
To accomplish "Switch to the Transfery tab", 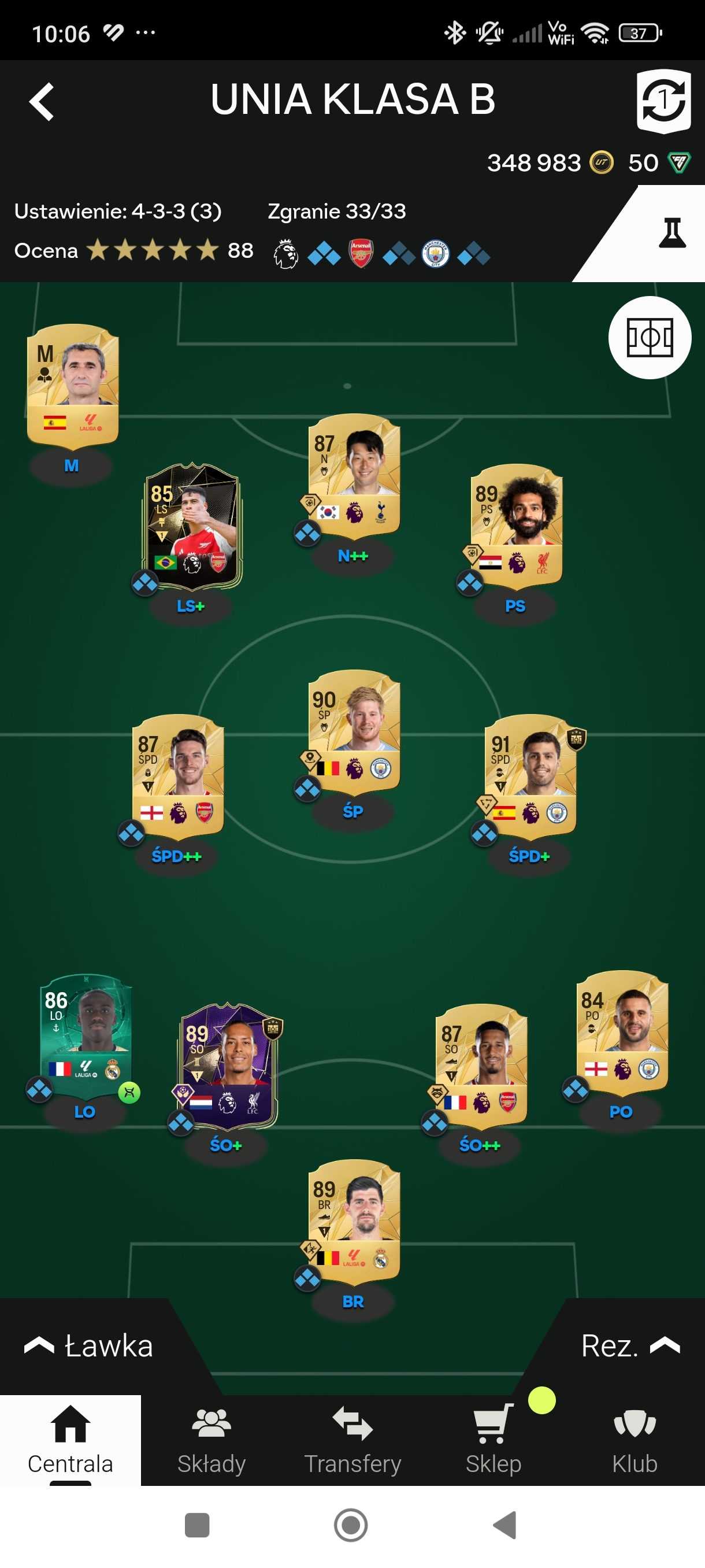I will 353,1440.
